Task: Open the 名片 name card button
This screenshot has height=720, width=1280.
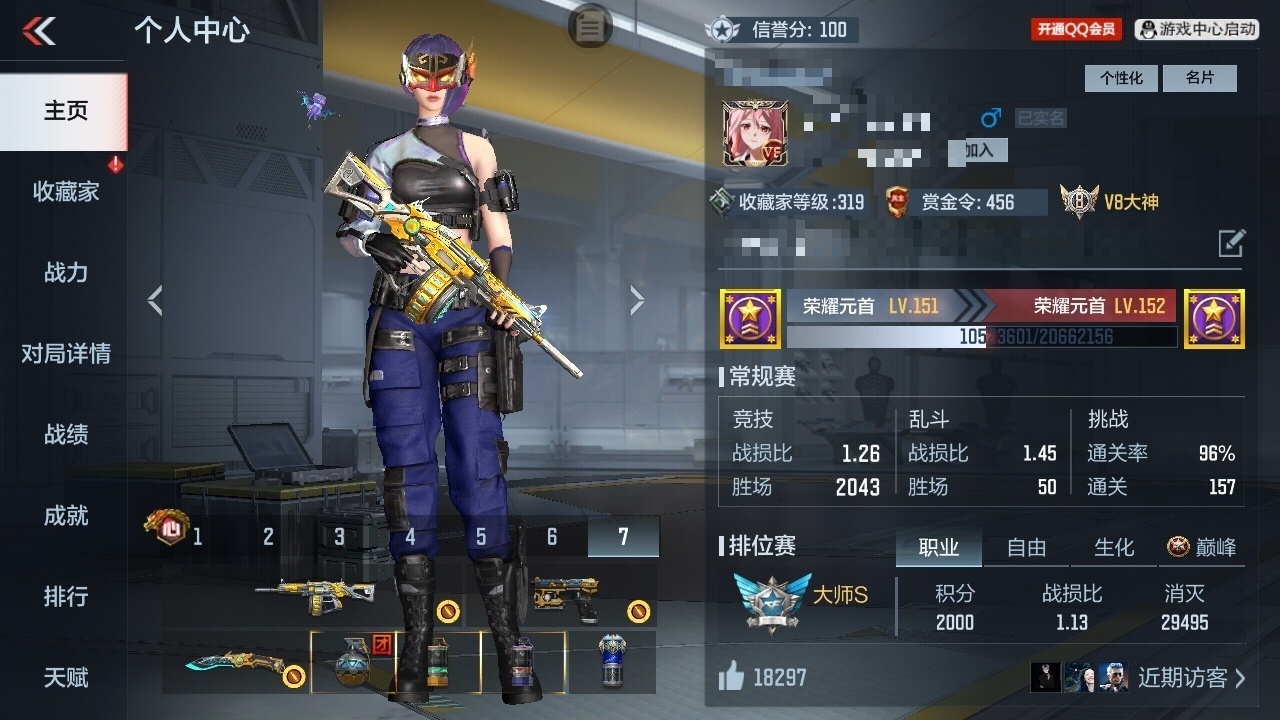Action: coord(1199,78)
